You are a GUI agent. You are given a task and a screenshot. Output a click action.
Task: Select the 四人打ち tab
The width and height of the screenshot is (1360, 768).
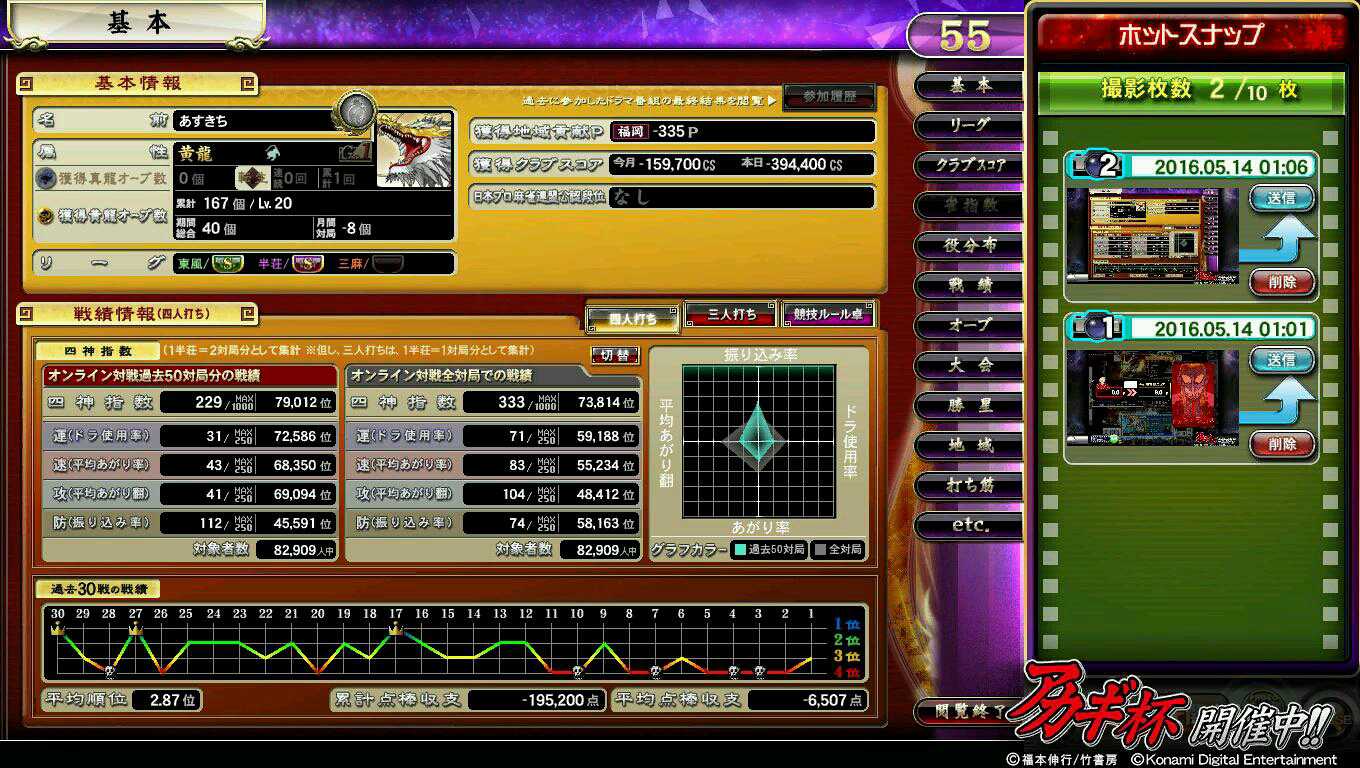pos(633,319)
